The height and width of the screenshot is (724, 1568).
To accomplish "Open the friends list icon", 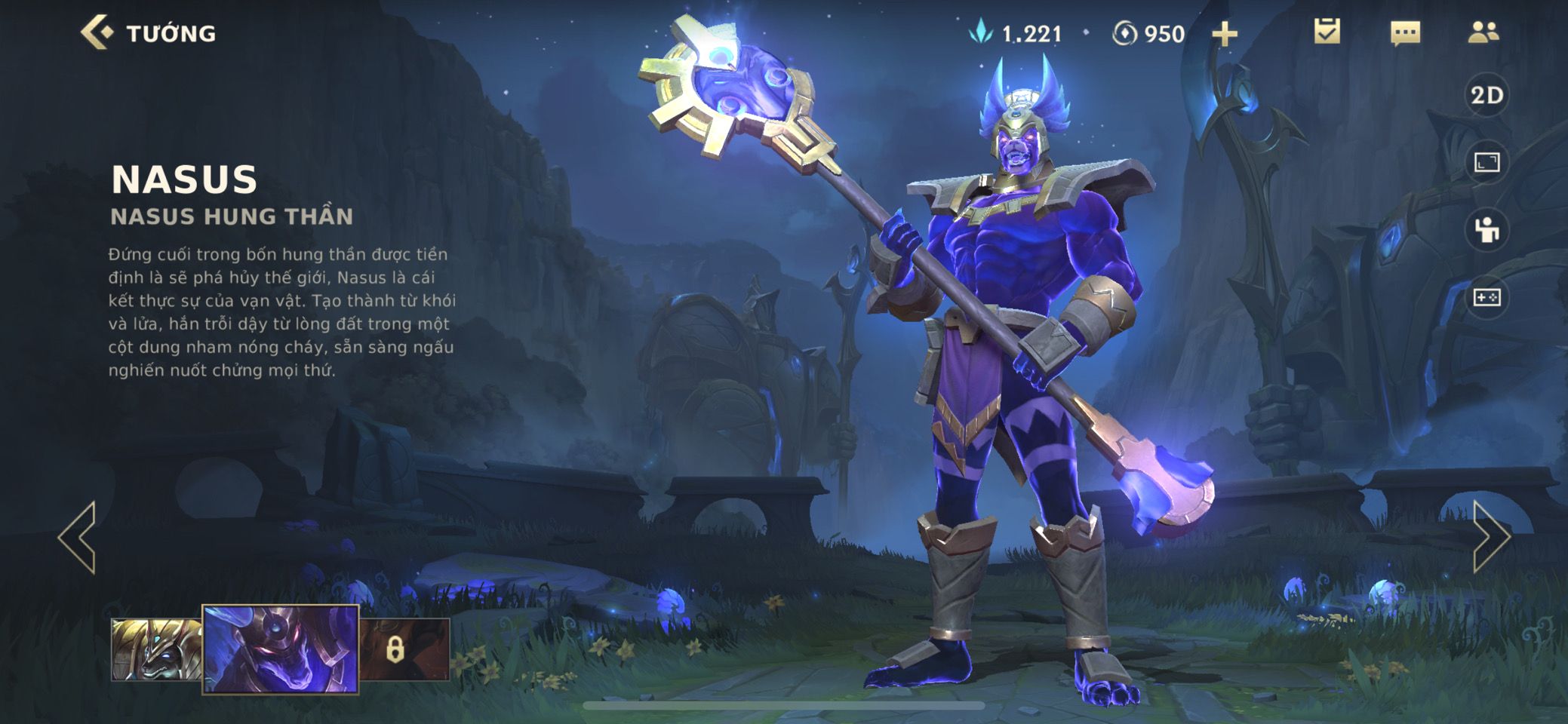I will point(1483,32).
